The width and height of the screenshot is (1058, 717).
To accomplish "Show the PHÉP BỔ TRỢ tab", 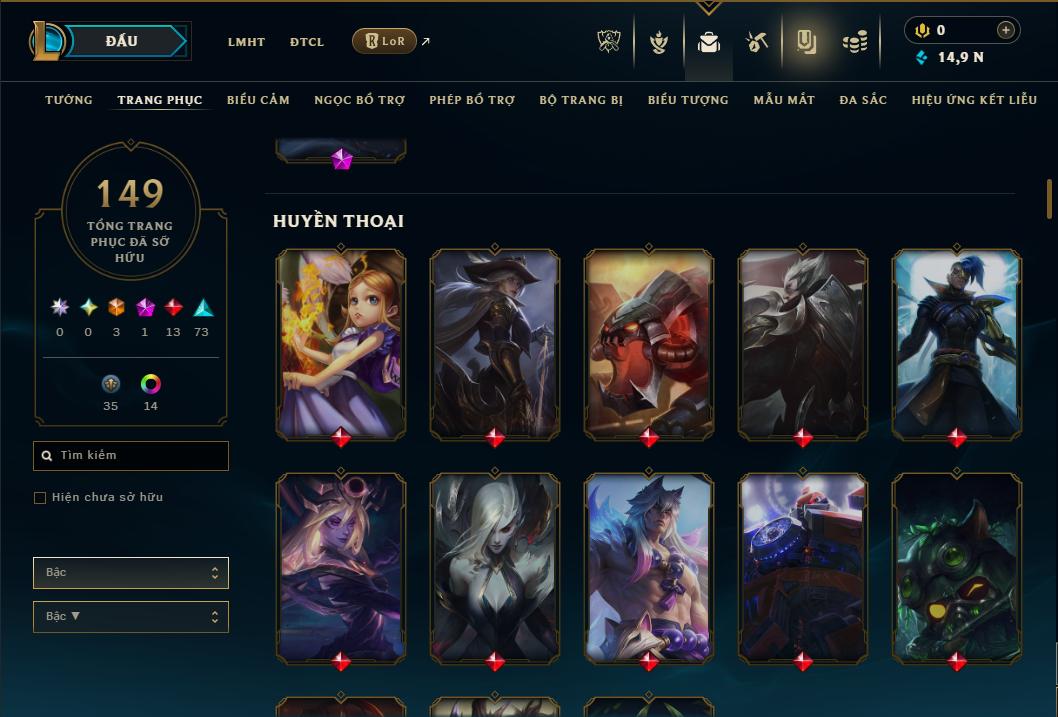I will (x=472, y=100).
